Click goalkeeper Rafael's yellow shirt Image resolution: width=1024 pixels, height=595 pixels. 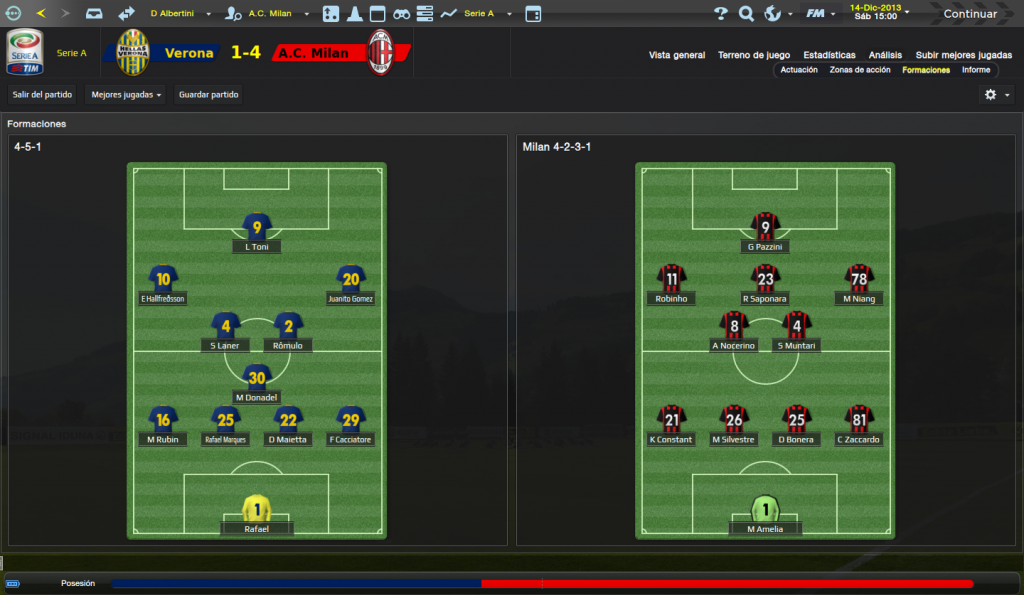(x=257, y=509)
